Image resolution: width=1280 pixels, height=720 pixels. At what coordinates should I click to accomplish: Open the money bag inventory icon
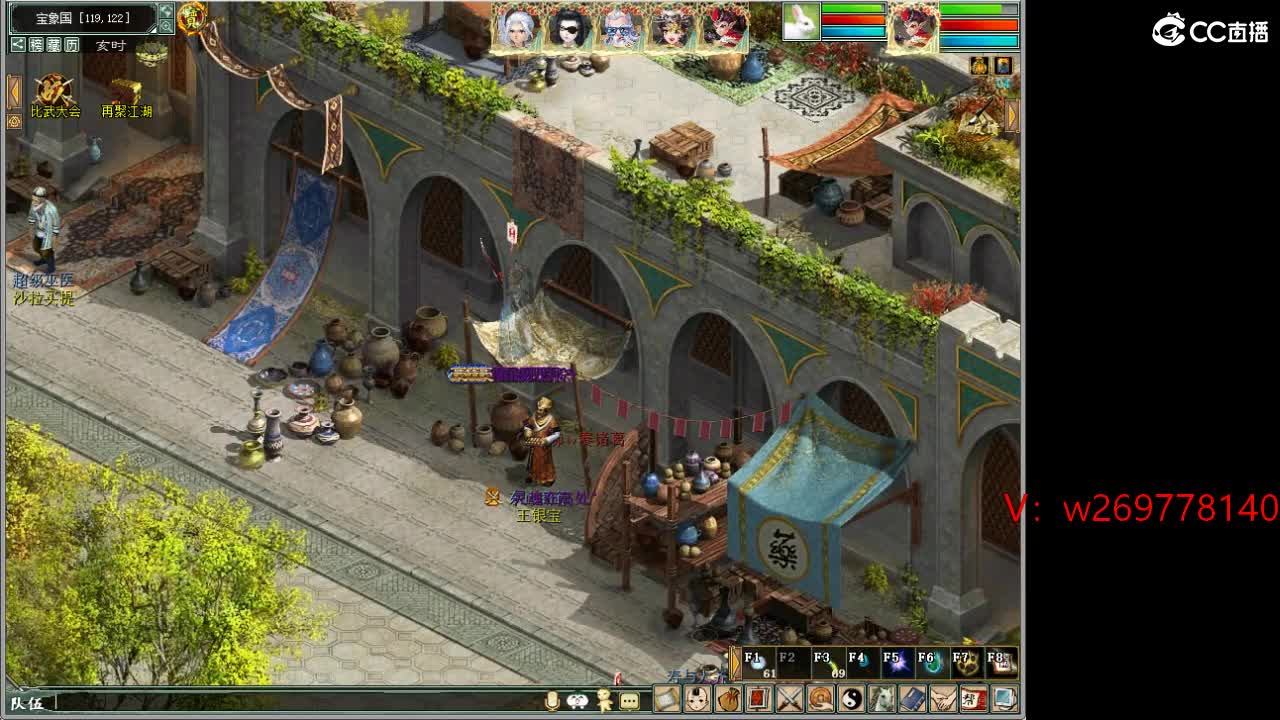coord(728,698)
